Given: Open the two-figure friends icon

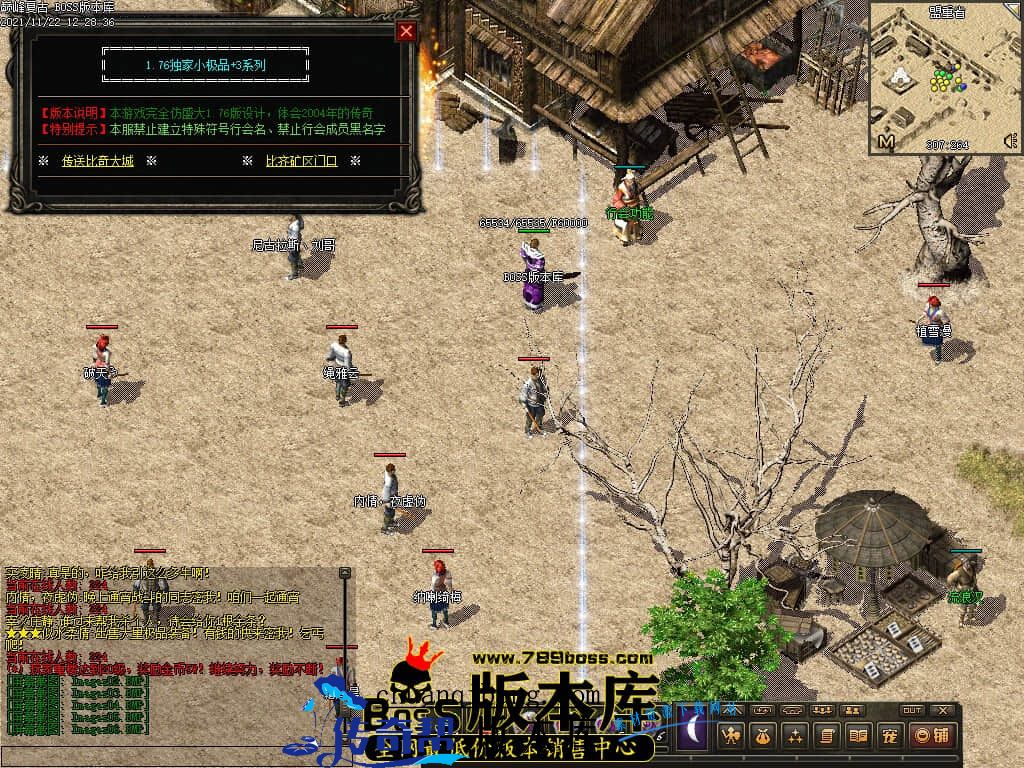Looking at the screenshot, I should tap(853, 710).
